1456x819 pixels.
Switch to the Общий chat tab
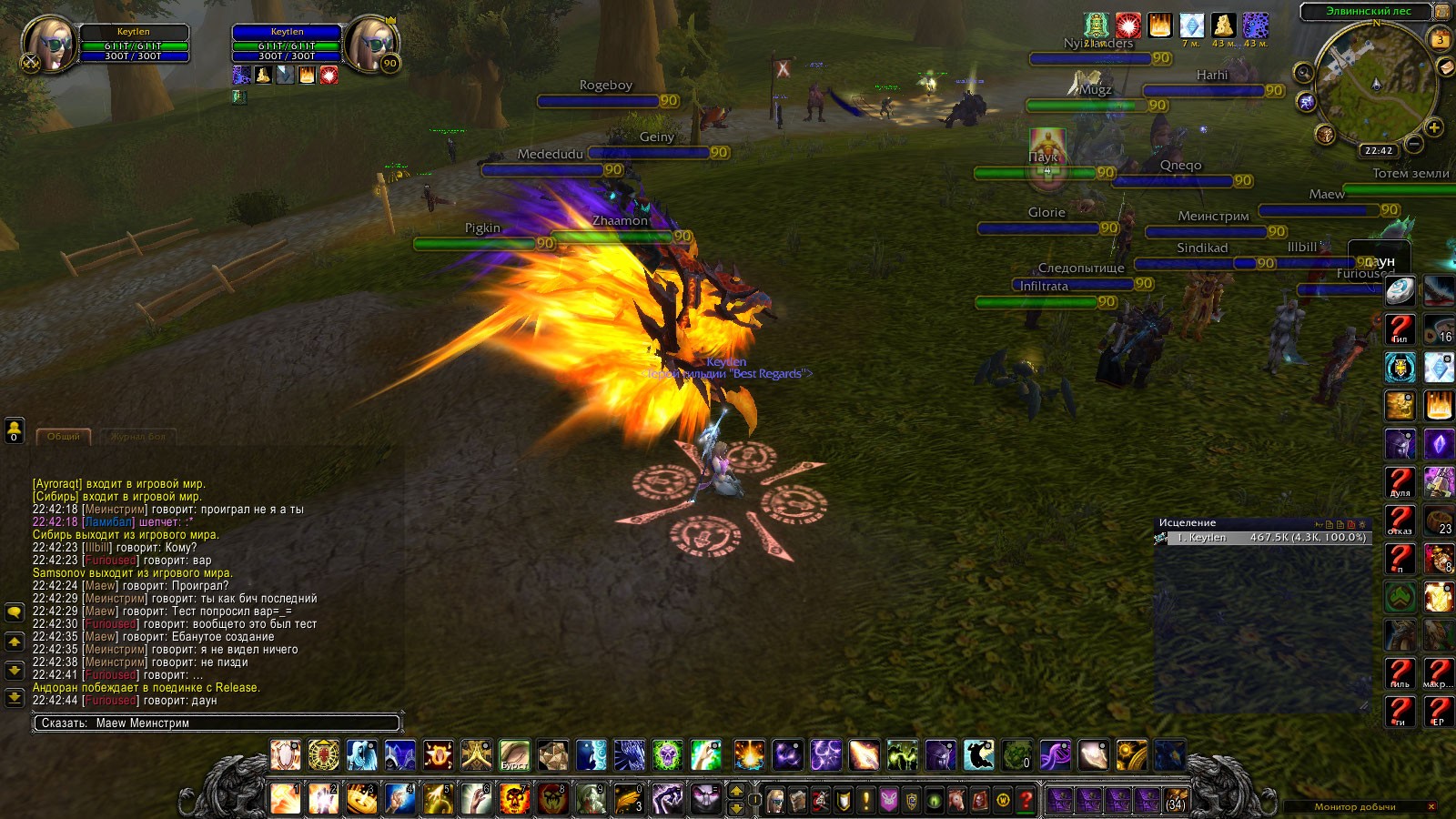[x=64, y=437]
